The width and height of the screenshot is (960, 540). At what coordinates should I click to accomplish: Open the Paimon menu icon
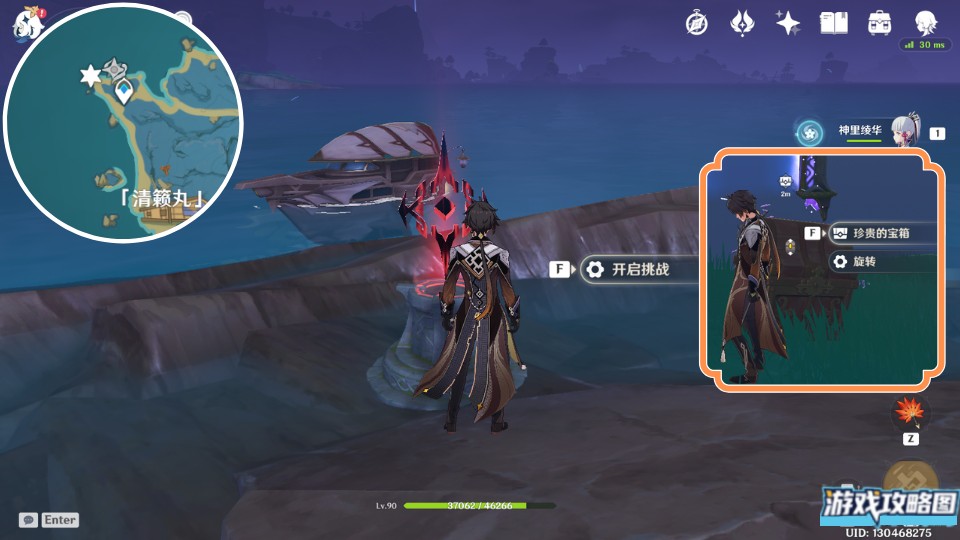click(x=26, y=22)
